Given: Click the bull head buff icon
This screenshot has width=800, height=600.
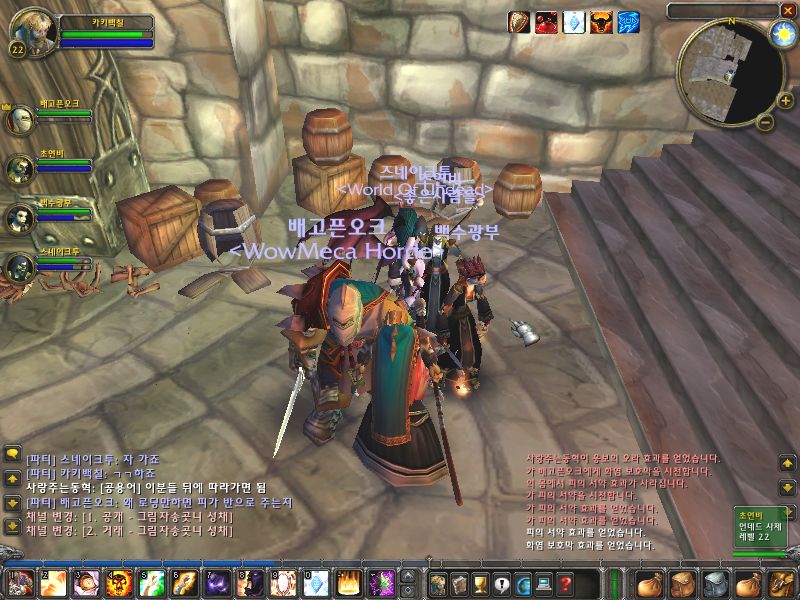Looking at the screenshot, I should pos(601,23).
